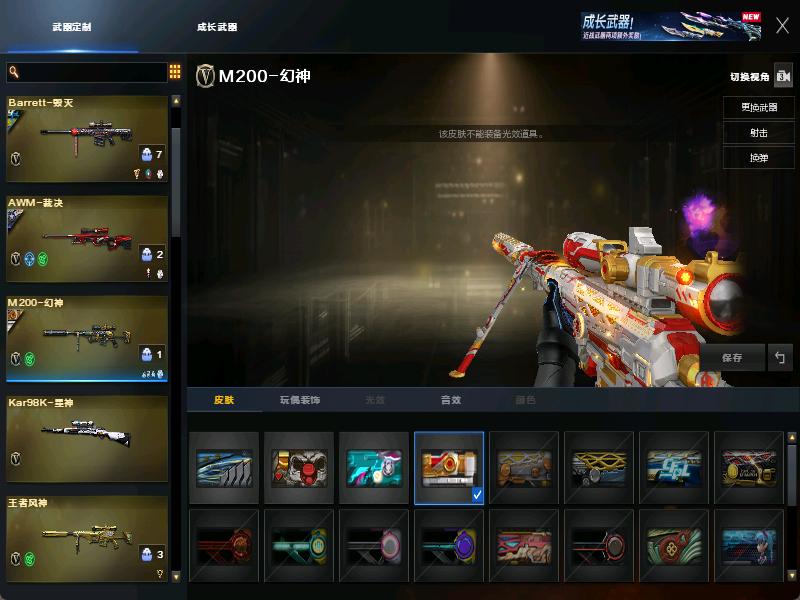The image size is (800, 600).
Task: Choose the AWM-裁决 weapon entry
Action: coord(87,239)
